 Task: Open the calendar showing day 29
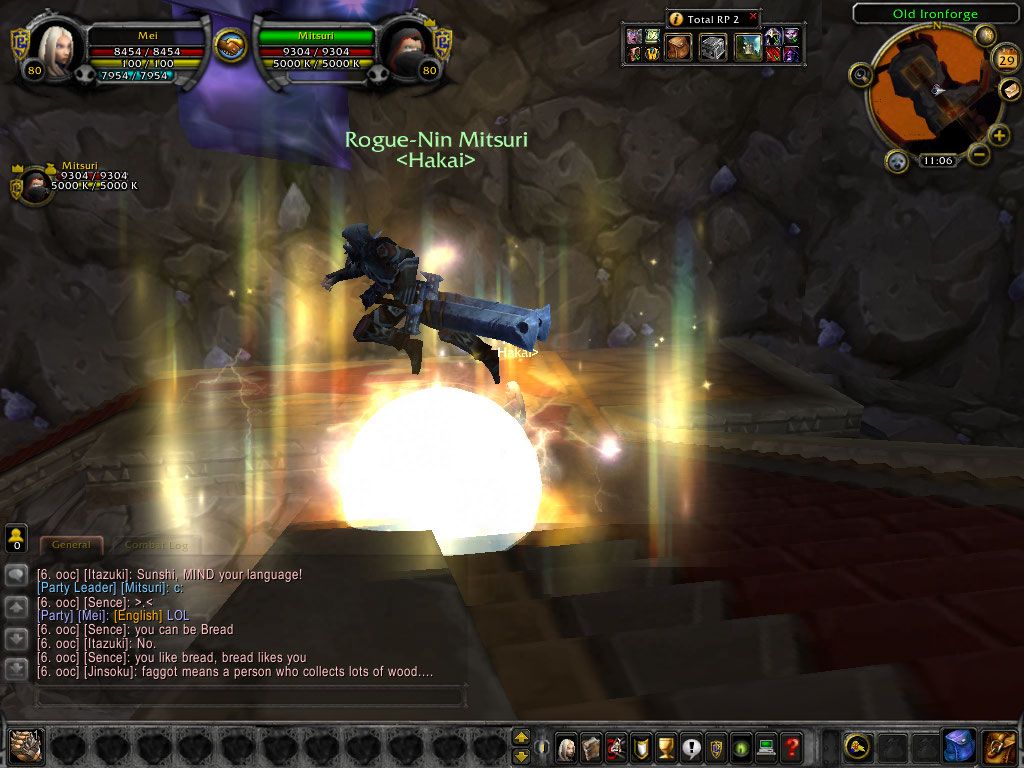pyautogui.click(x=1007, y=60)
